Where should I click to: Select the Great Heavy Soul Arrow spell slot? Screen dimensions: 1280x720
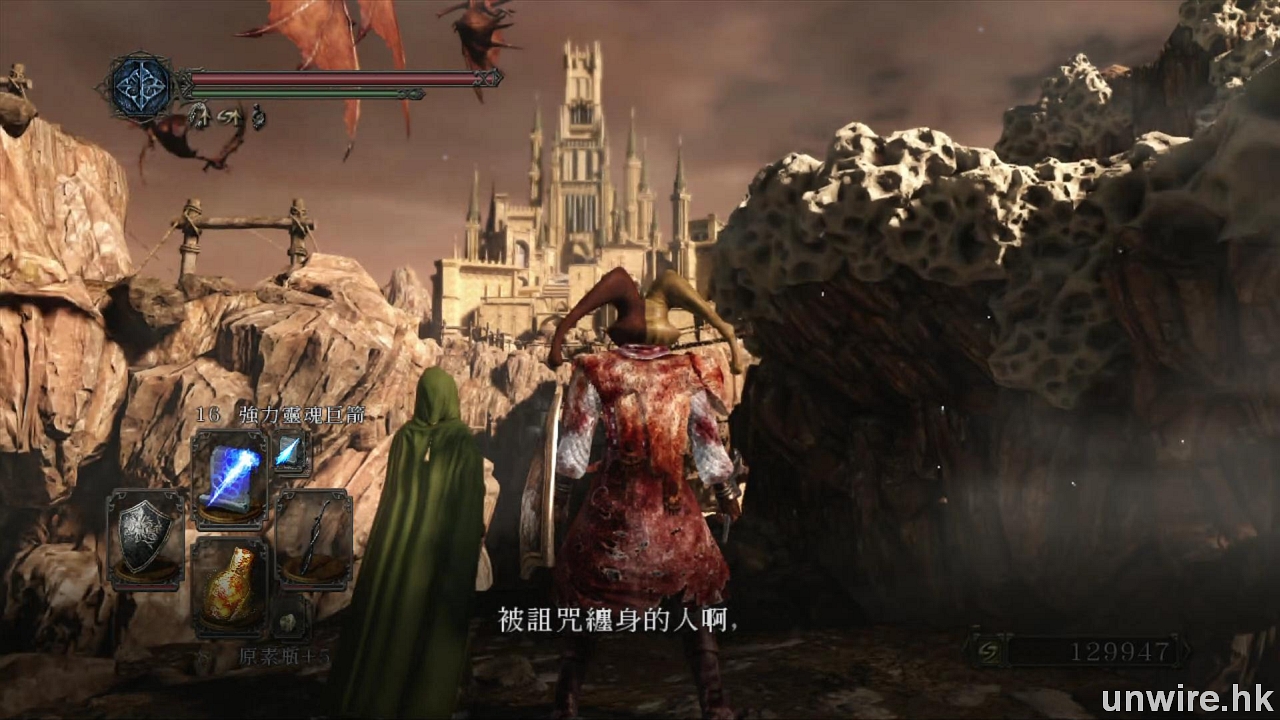(x=230, y=480)
